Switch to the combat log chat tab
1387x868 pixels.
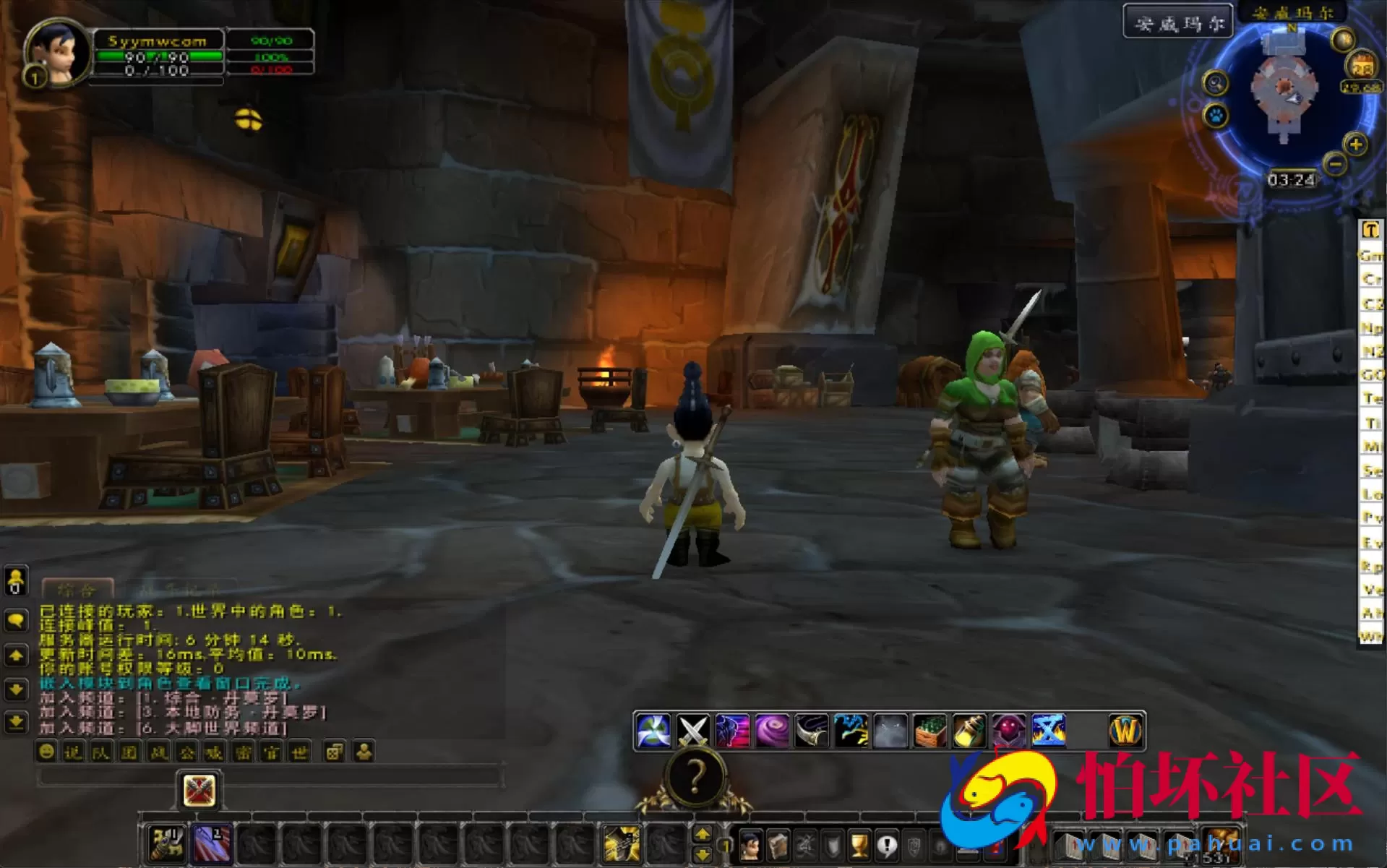(179, 590)
